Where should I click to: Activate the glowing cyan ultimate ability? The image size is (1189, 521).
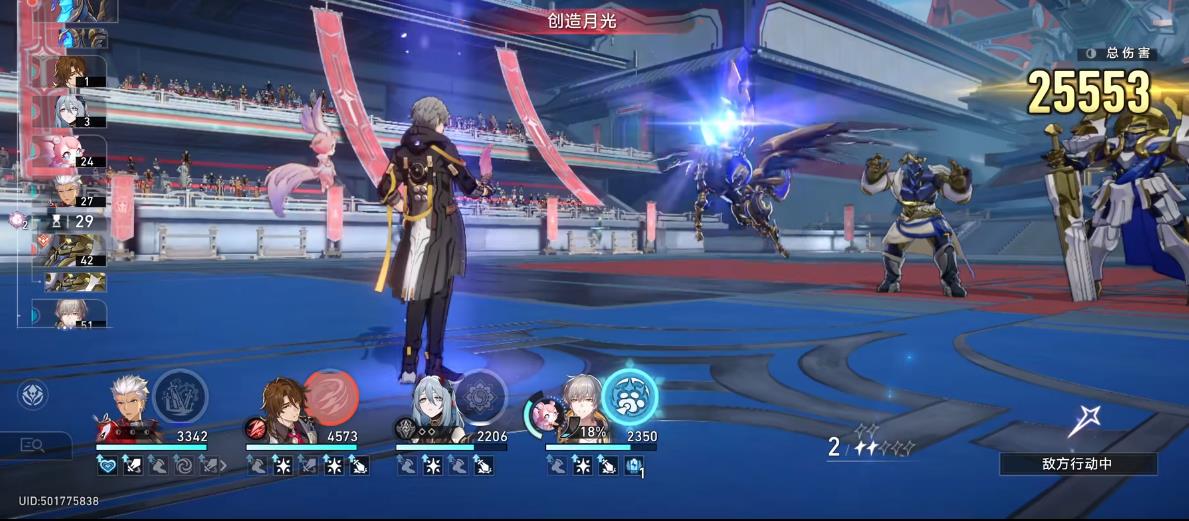(629, 397)
